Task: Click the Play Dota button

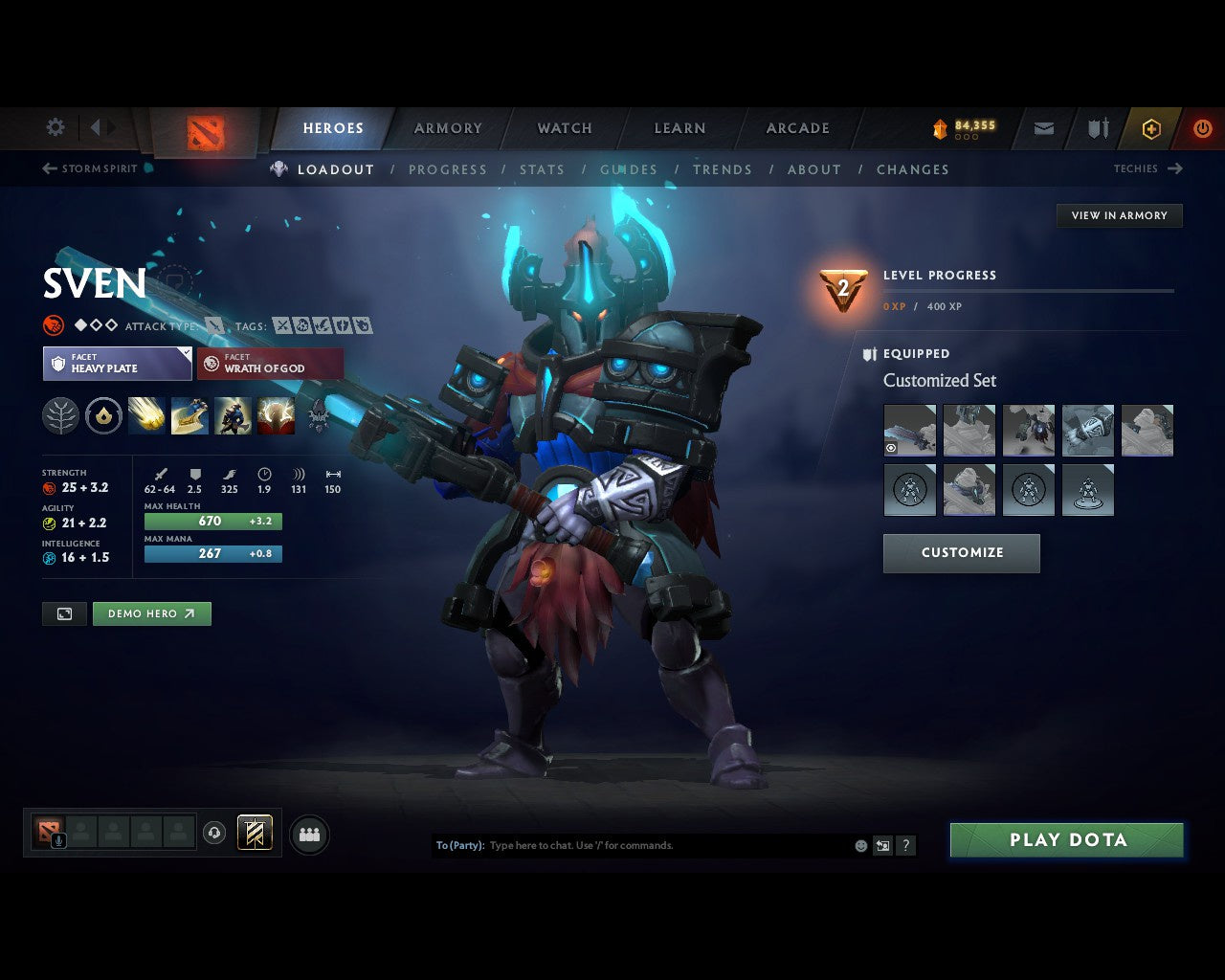Action: click(1066, 840)
